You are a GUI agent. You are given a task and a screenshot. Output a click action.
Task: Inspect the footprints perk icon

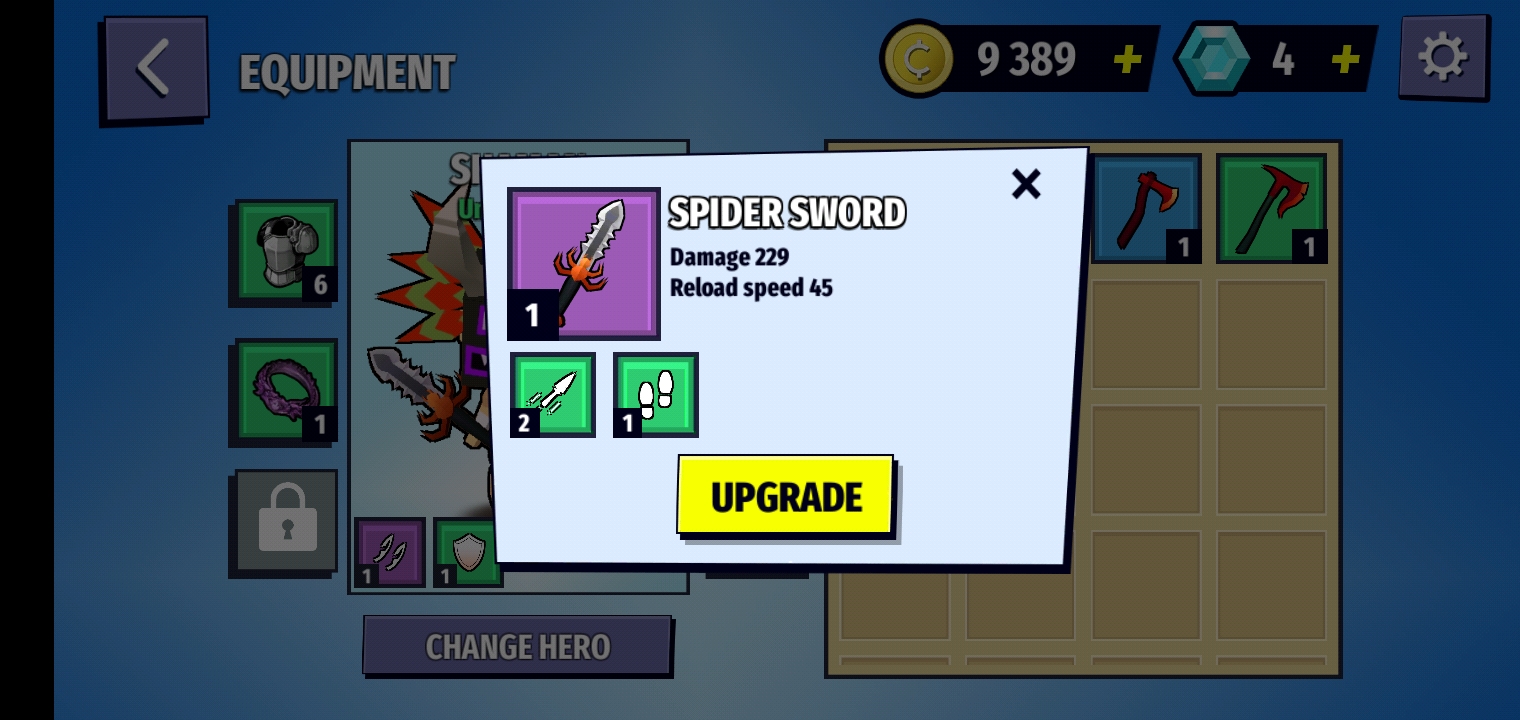pos(656,394)
